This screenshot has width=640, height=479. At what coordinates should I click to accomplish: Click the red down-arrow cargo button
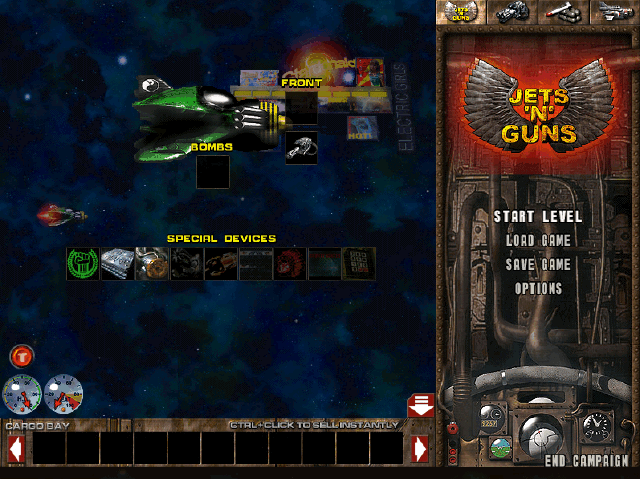(x=420, y=405)
